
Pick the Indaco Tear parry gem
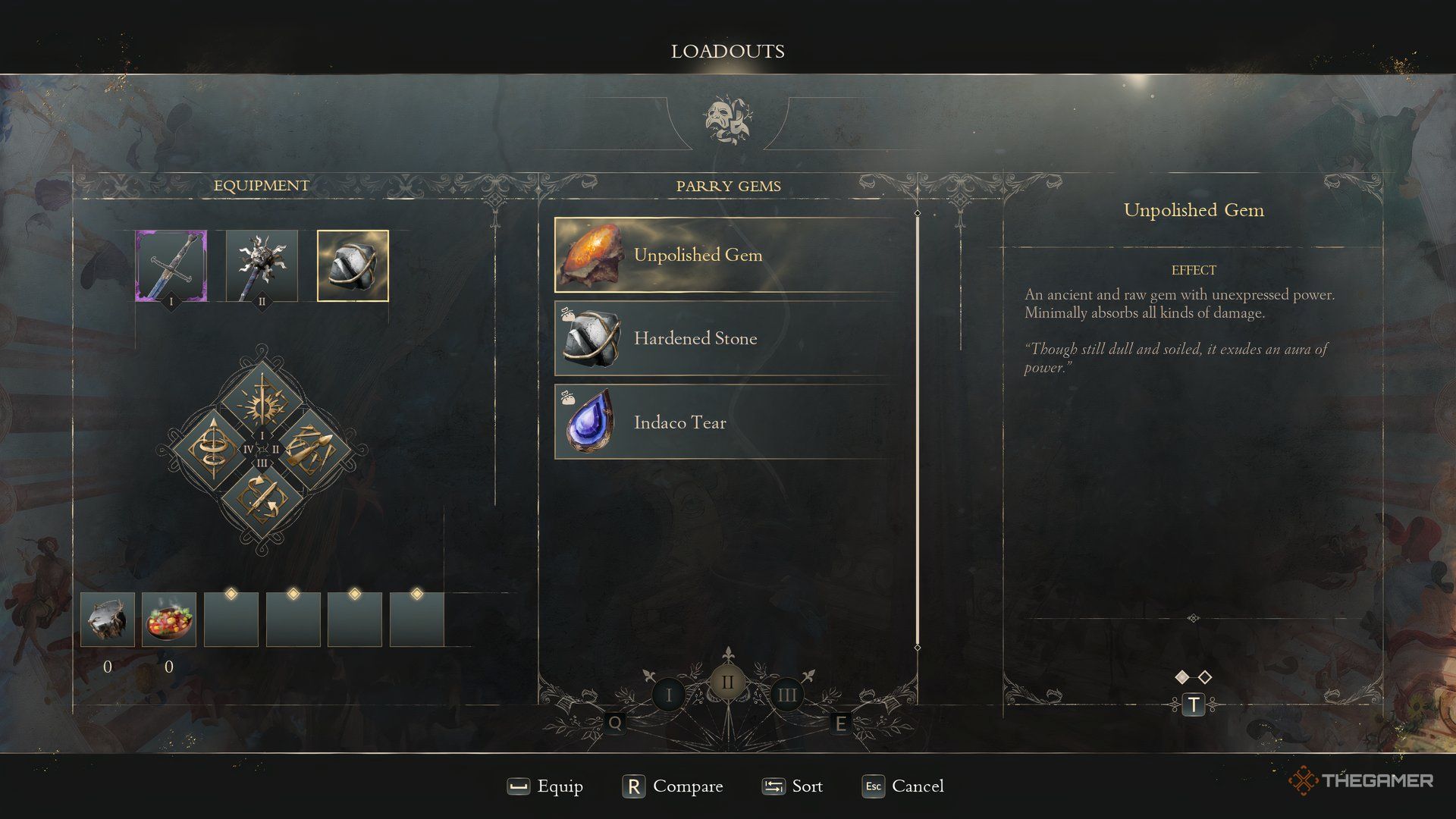(728, 422)
